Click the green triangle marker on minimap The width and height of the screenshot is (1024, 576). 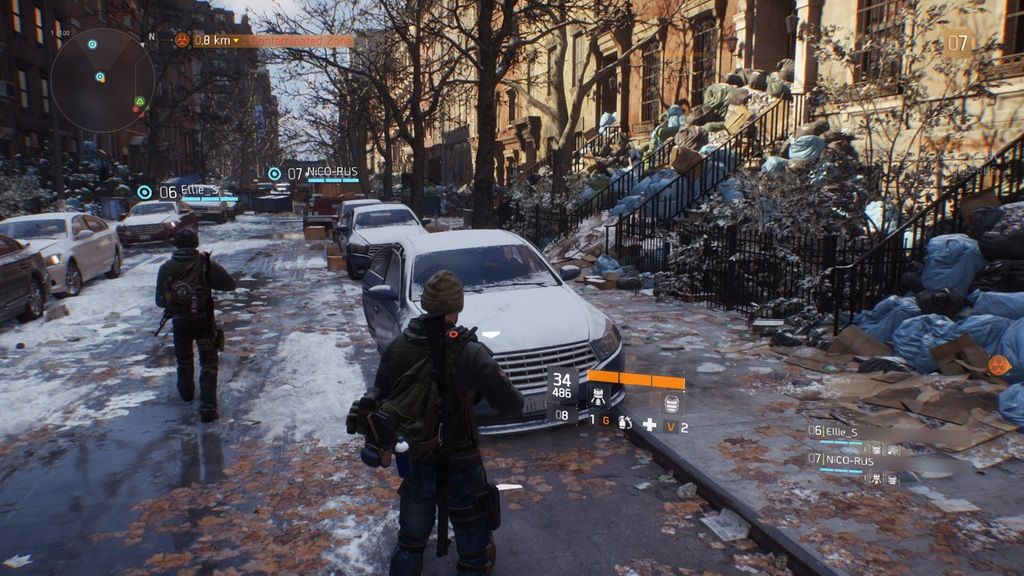140,101
